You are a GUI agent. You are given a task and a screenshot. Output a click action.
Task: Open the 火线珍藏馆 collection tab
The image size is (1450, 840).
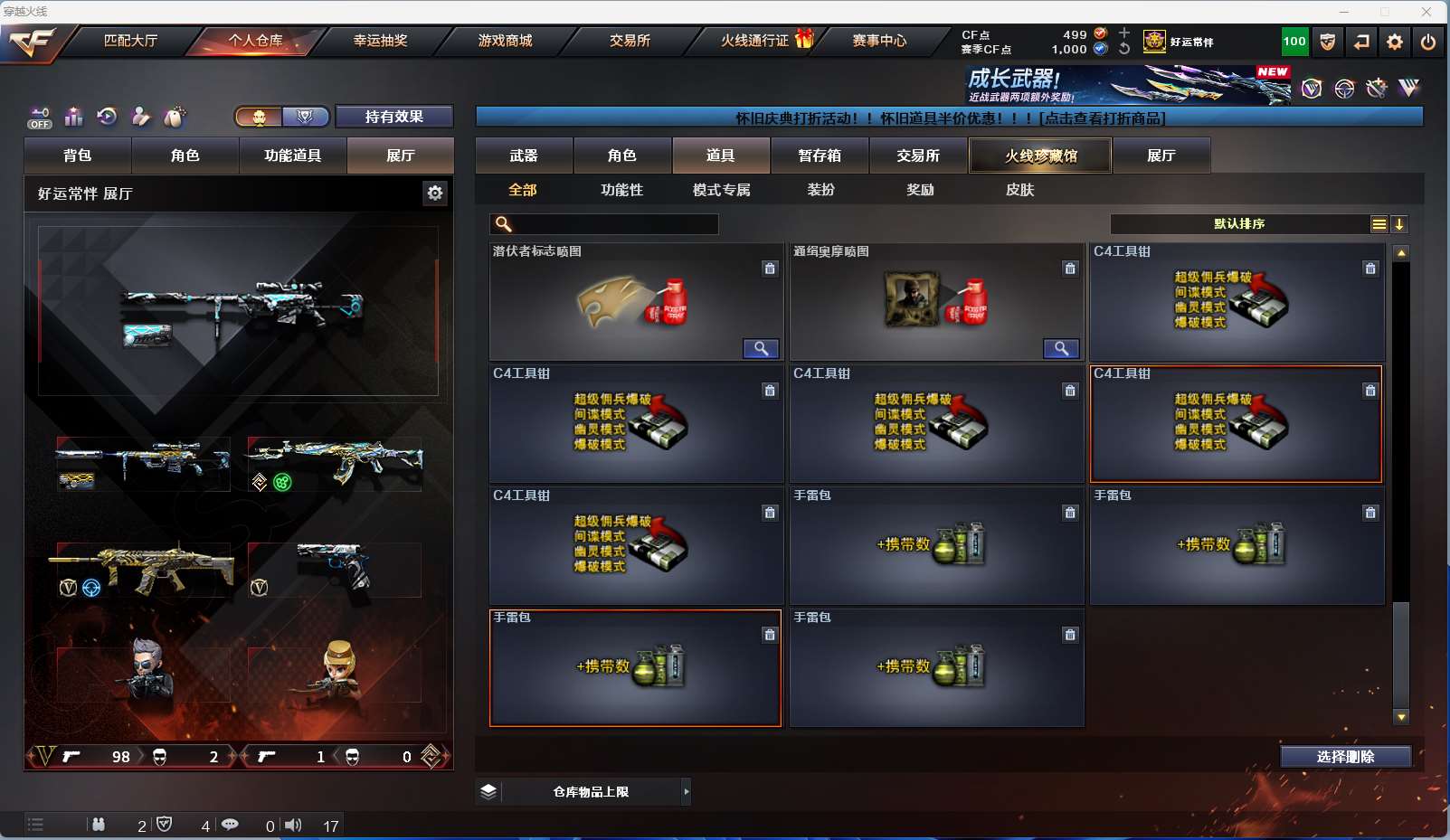[x=1040, y=156]
